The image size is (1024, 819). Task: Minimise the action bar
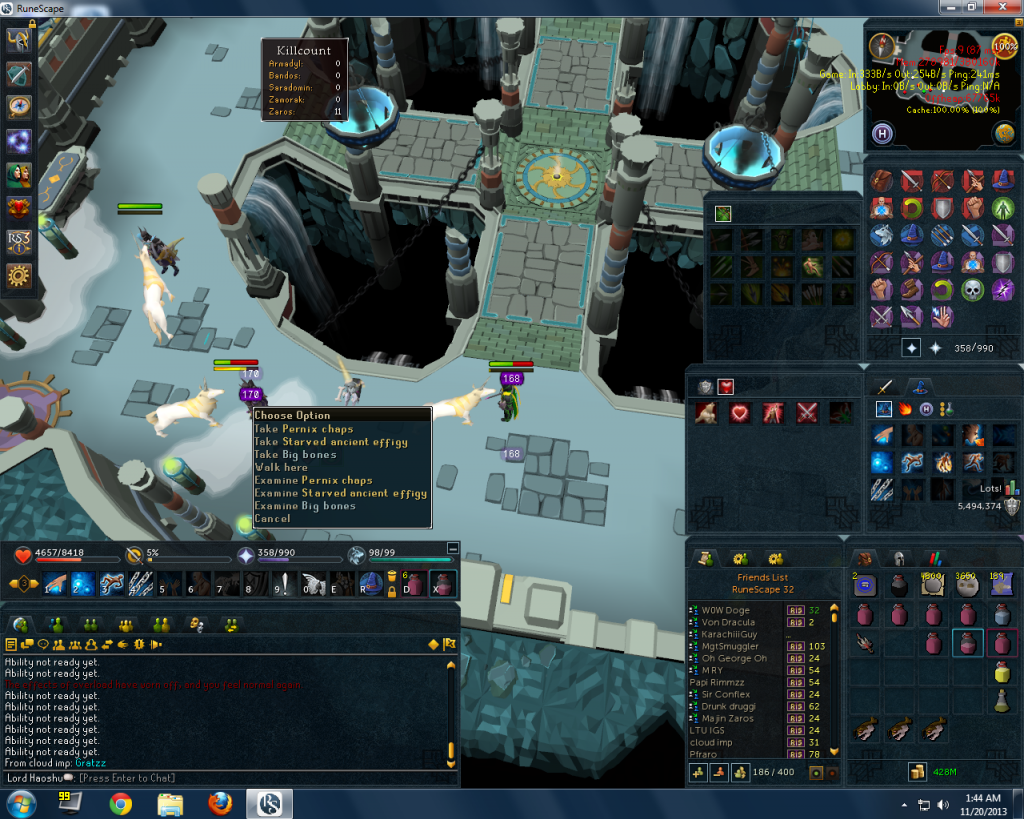click(453, 548)
